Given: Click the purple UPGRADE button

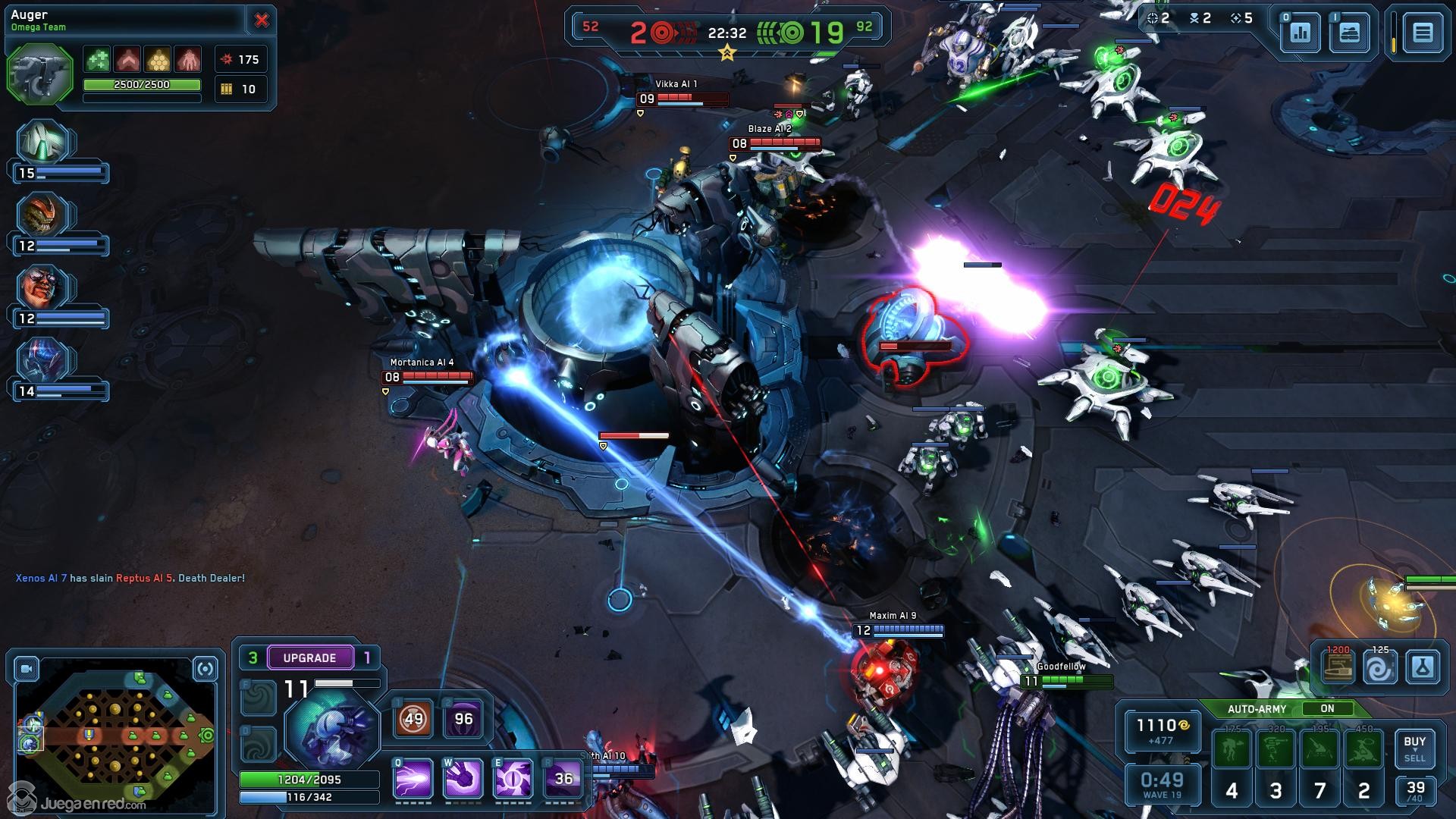Looking at the screenshot, I should point(309,657).
